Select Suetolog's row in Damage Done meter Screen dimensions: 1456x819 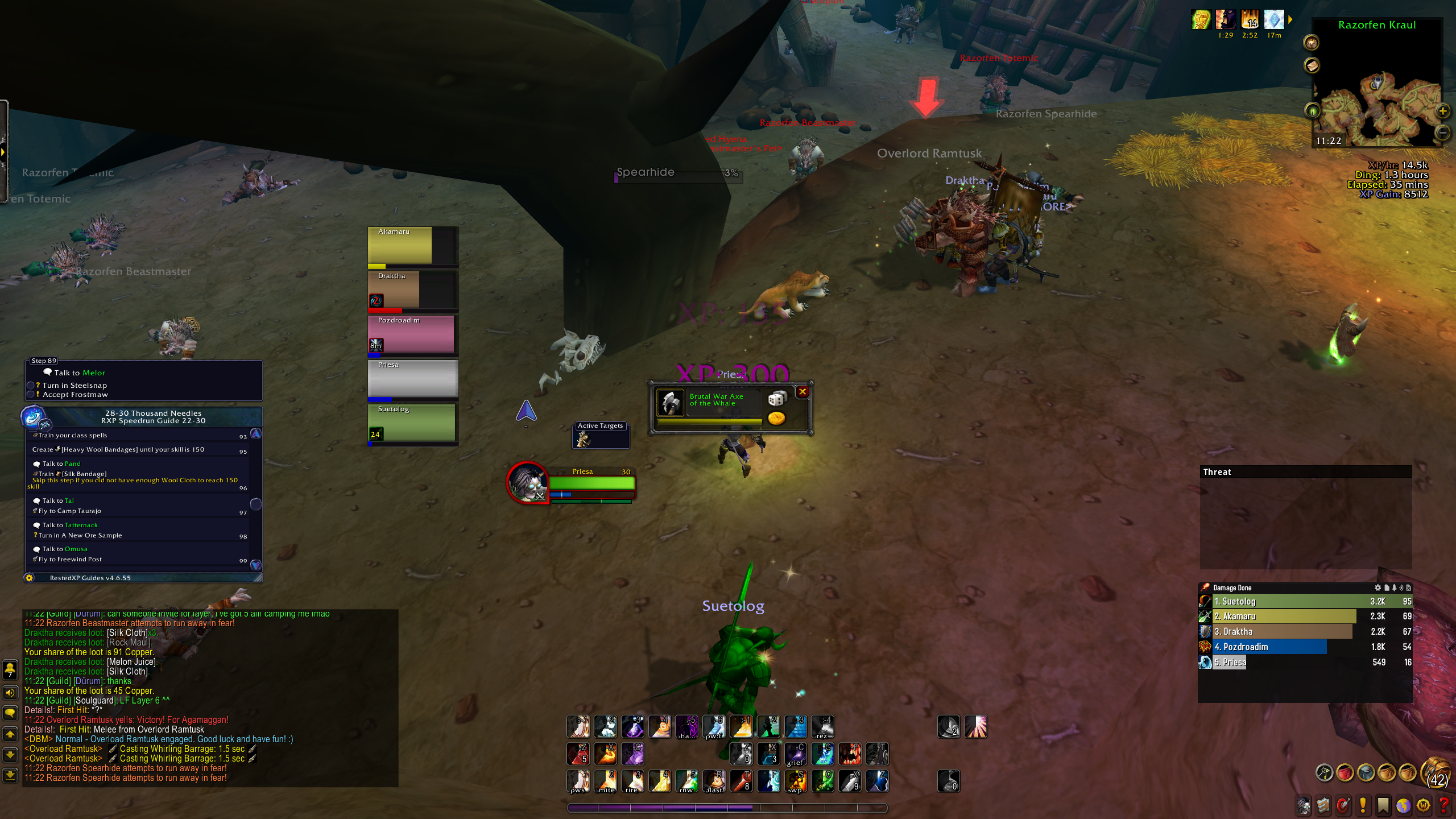click(1302, 601)
